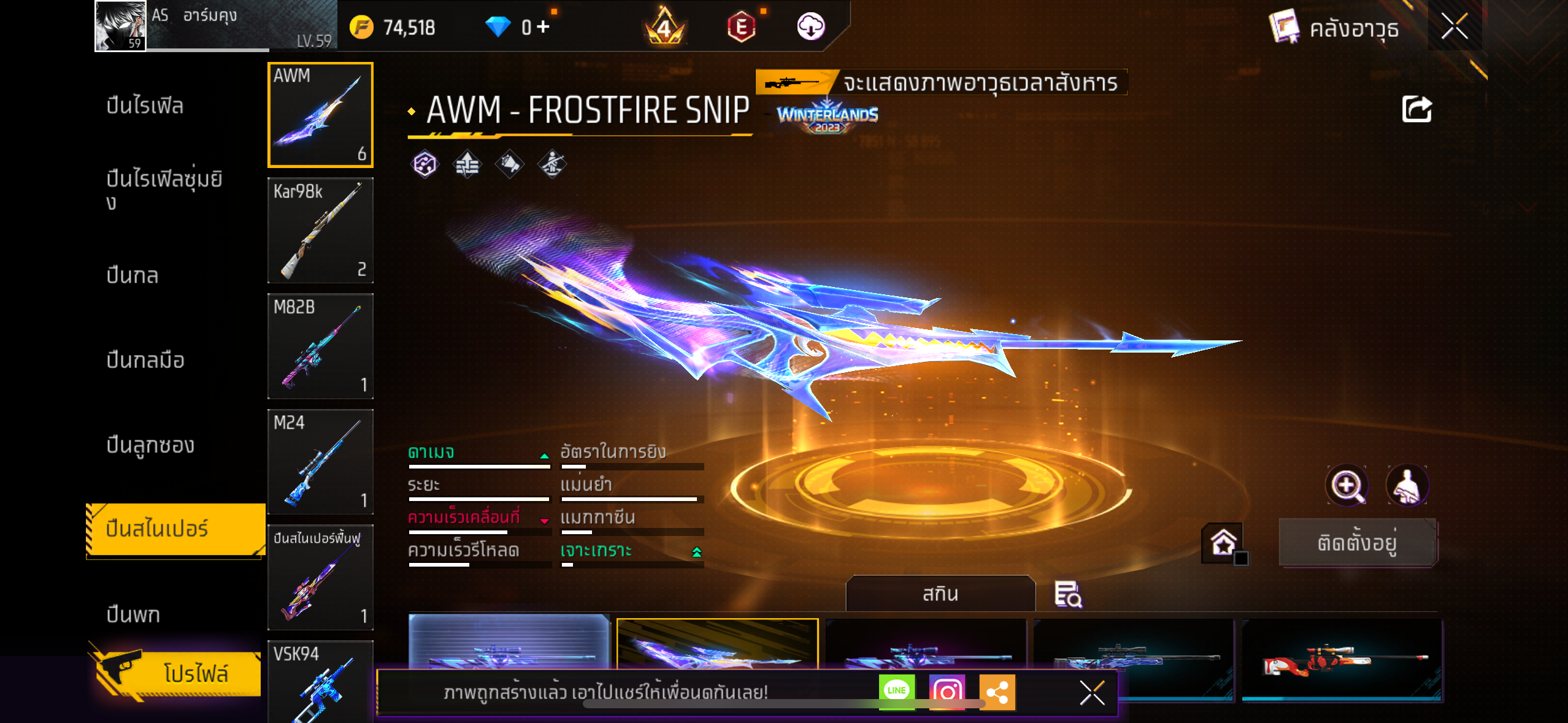Viewport: 1568px width, 723px height.
Task: Select the ปืนพก pistol category
Action: [133, 614]
